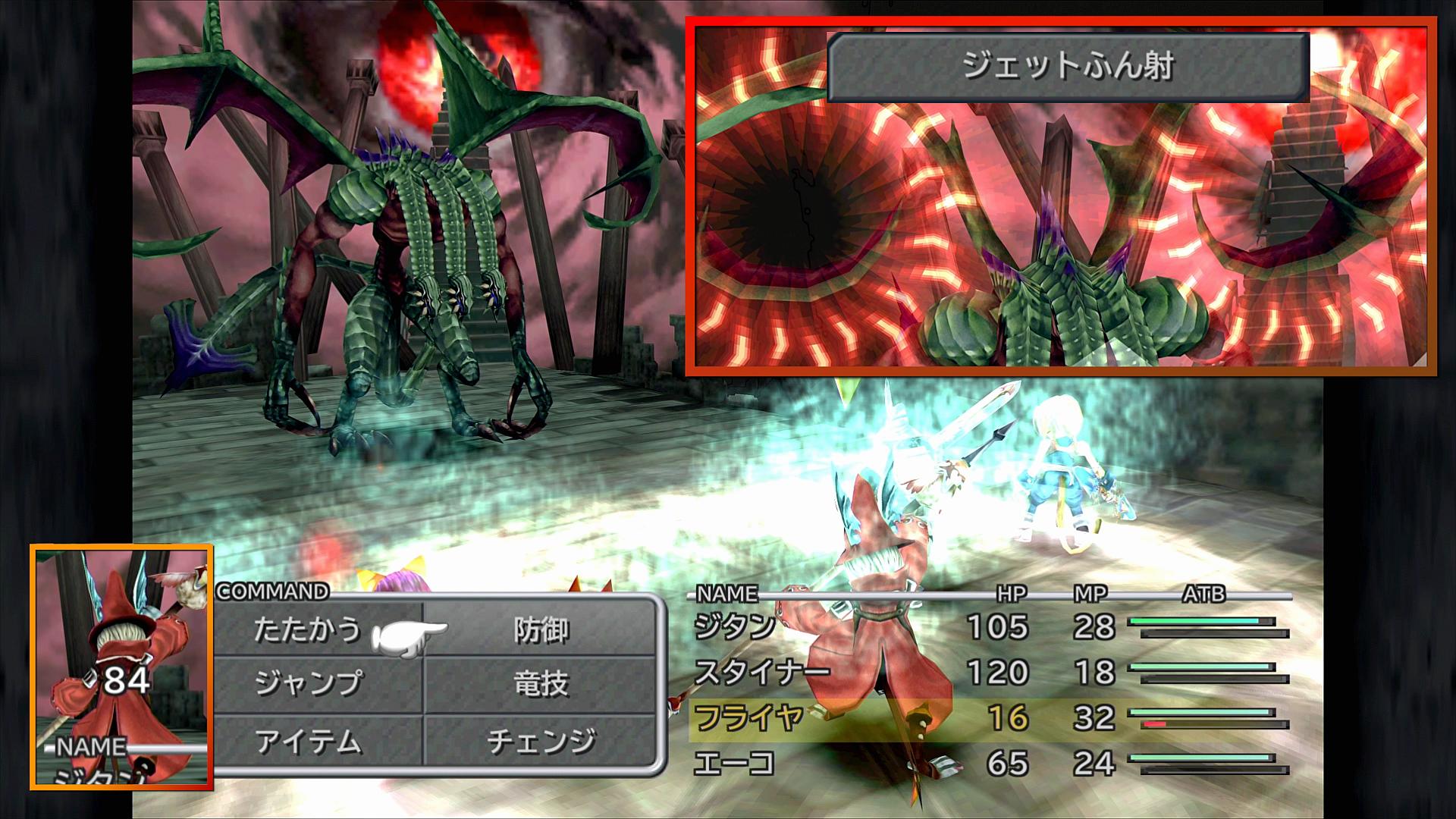The width and height of the screenshot is (1456, 819).
Task: Choose the チェンジ (Change) command
Action: tap(541, 742)
